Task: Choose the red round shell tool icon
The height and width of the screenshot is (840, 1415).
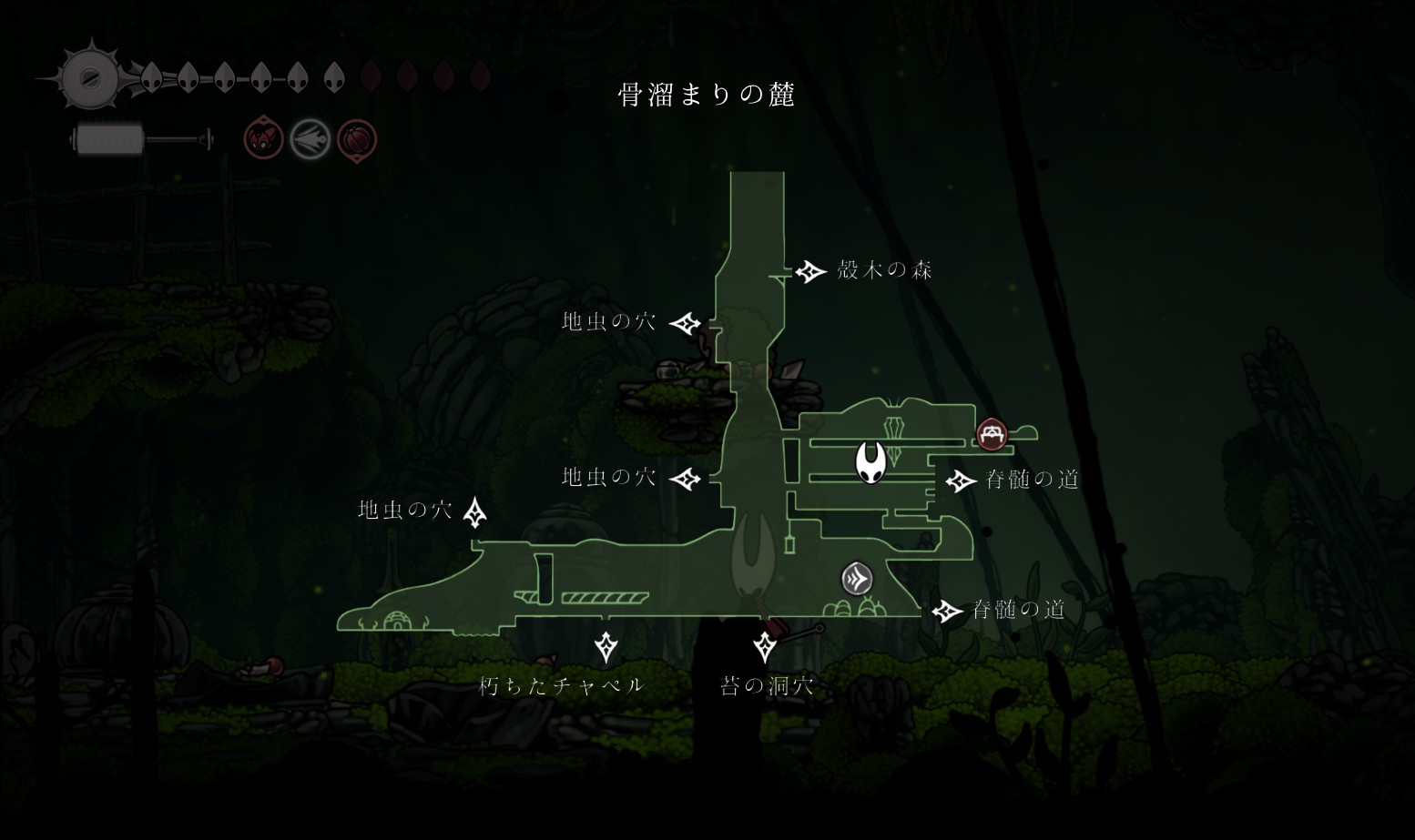Action: coord(357,140)
